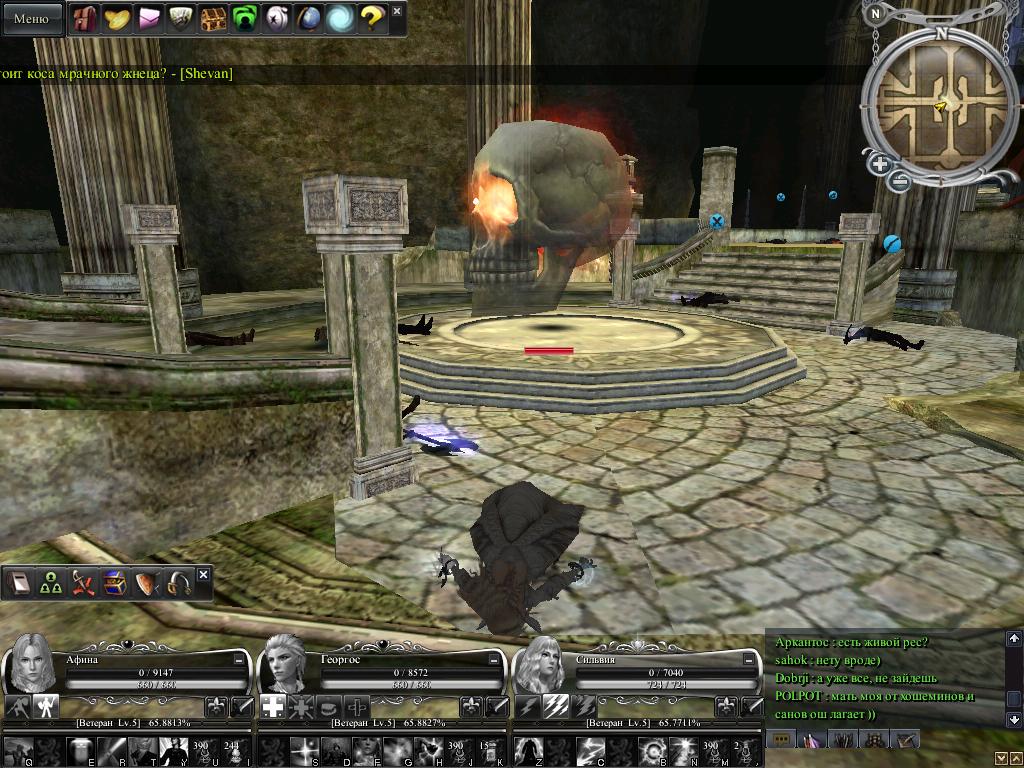Zoom in the minimap with plus button
1024x768 pixels.
[x=879, y=164]
